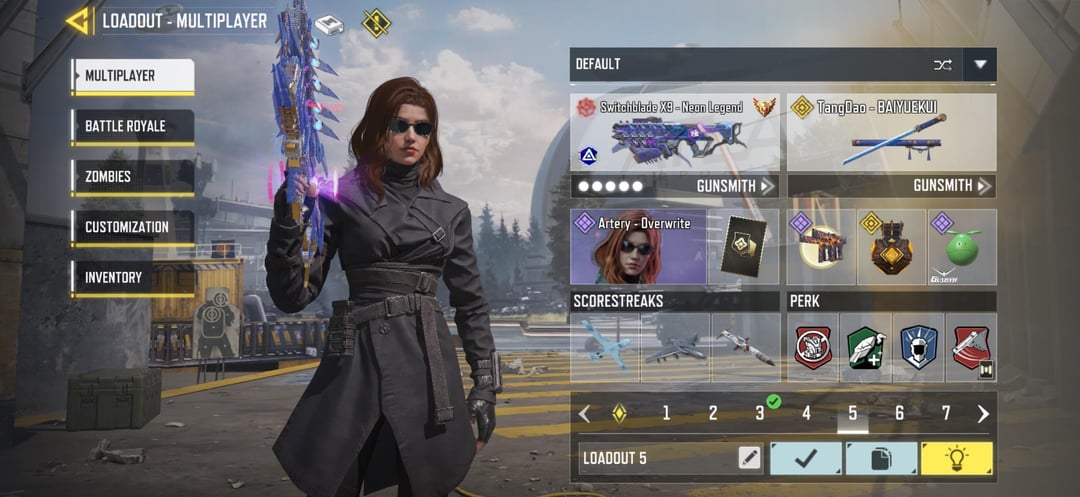Select the Switchblade X9 Neon Legend weapon

coord(675,133)
